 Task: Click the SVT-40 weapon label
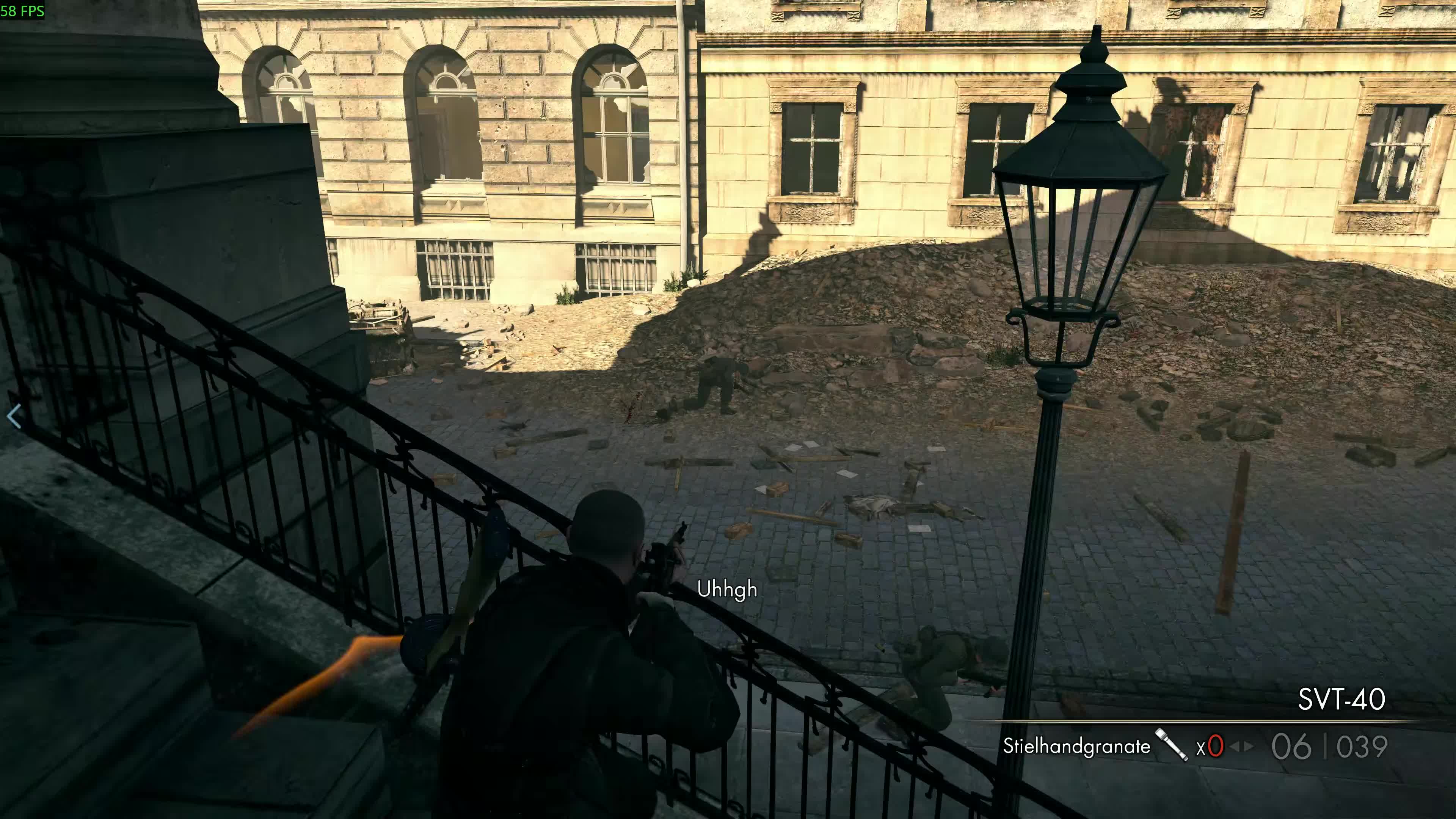pyautogui.click(x=1341, y=700)
